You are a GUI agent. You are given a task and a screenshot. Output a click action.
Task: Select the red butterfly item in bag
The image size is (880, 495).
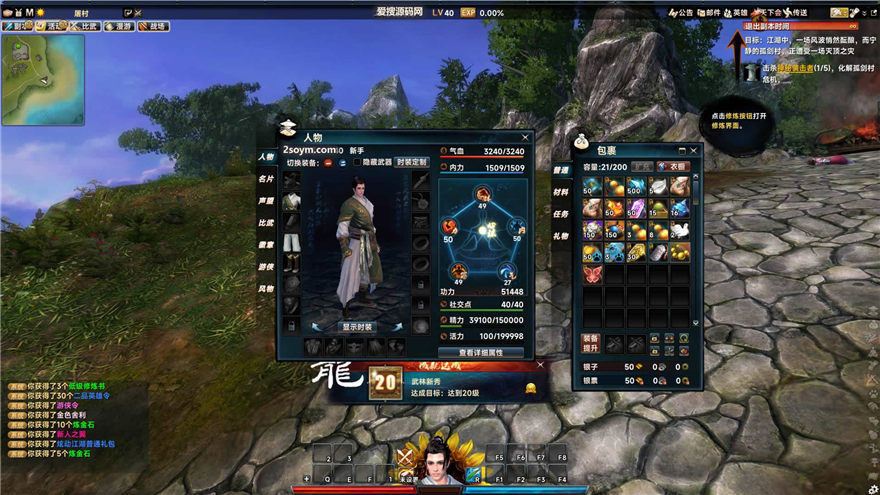coord(592,273)
